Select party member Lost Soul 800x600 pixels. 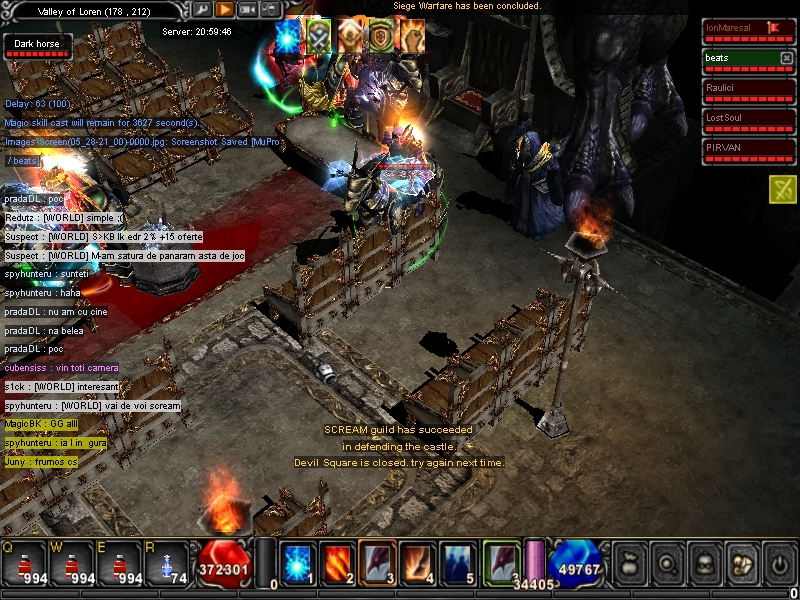(741, 118)
